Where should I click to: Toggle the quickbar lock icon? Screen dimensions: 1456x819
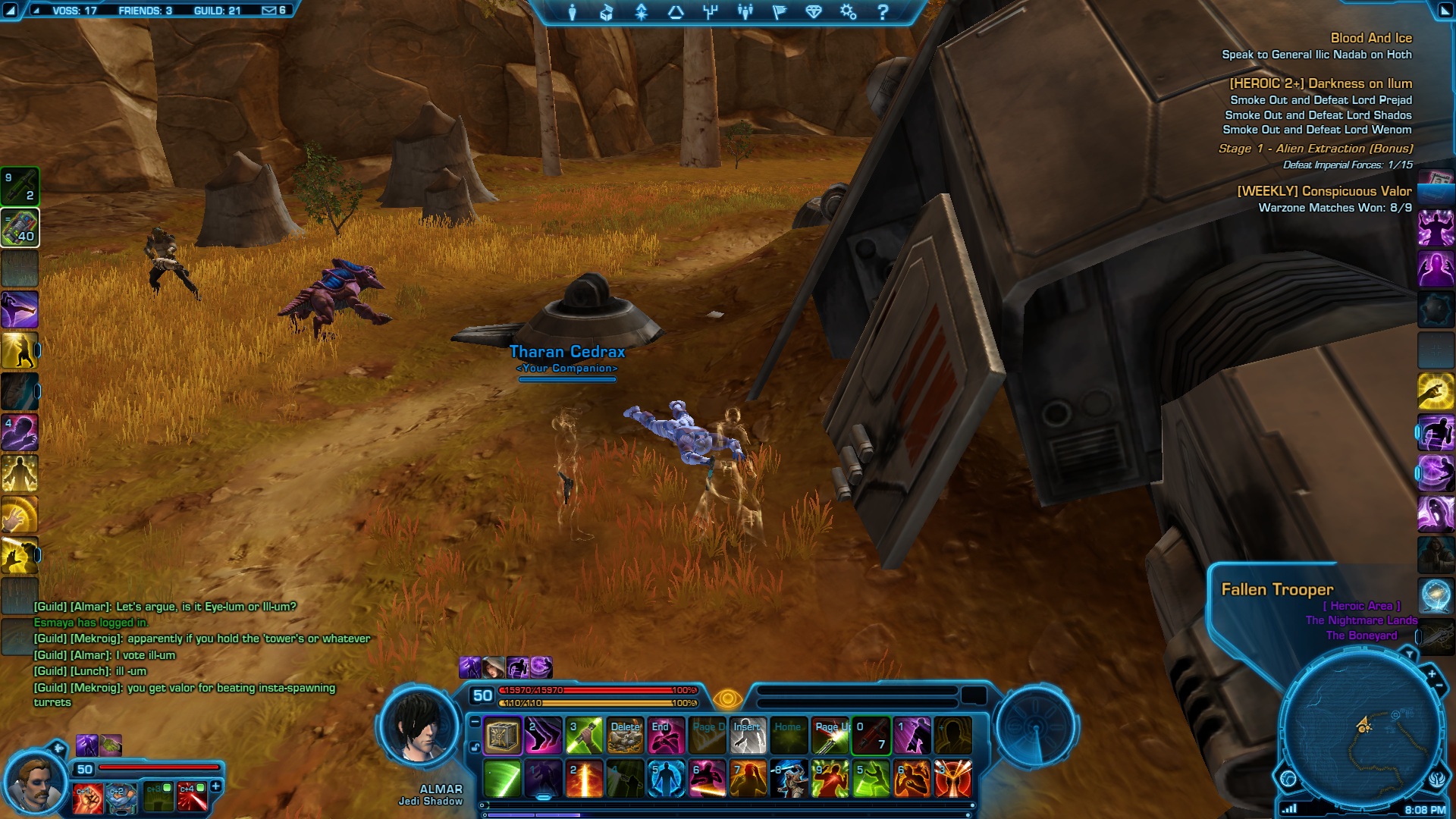coord(475,747)
